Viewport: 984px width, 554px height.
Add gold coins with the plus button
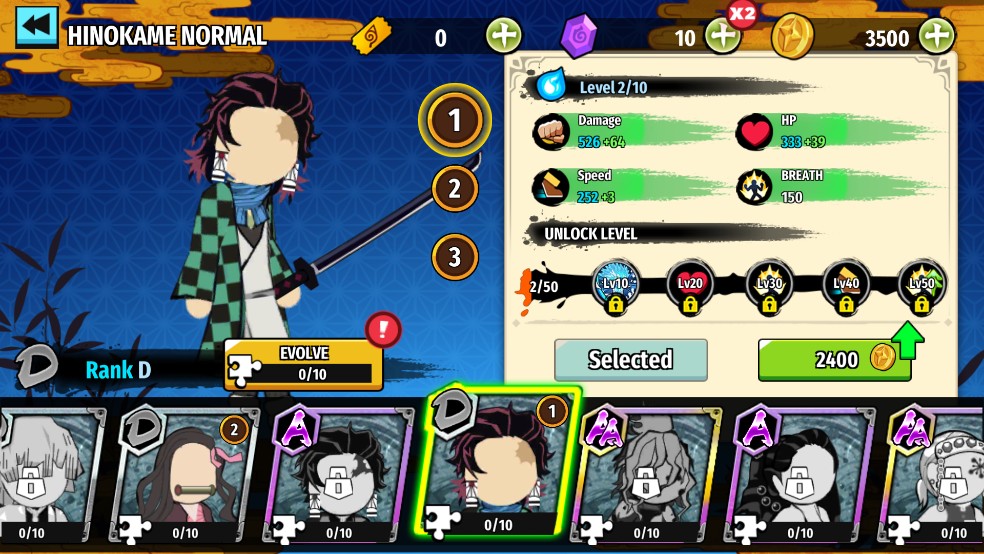point(937,37)
